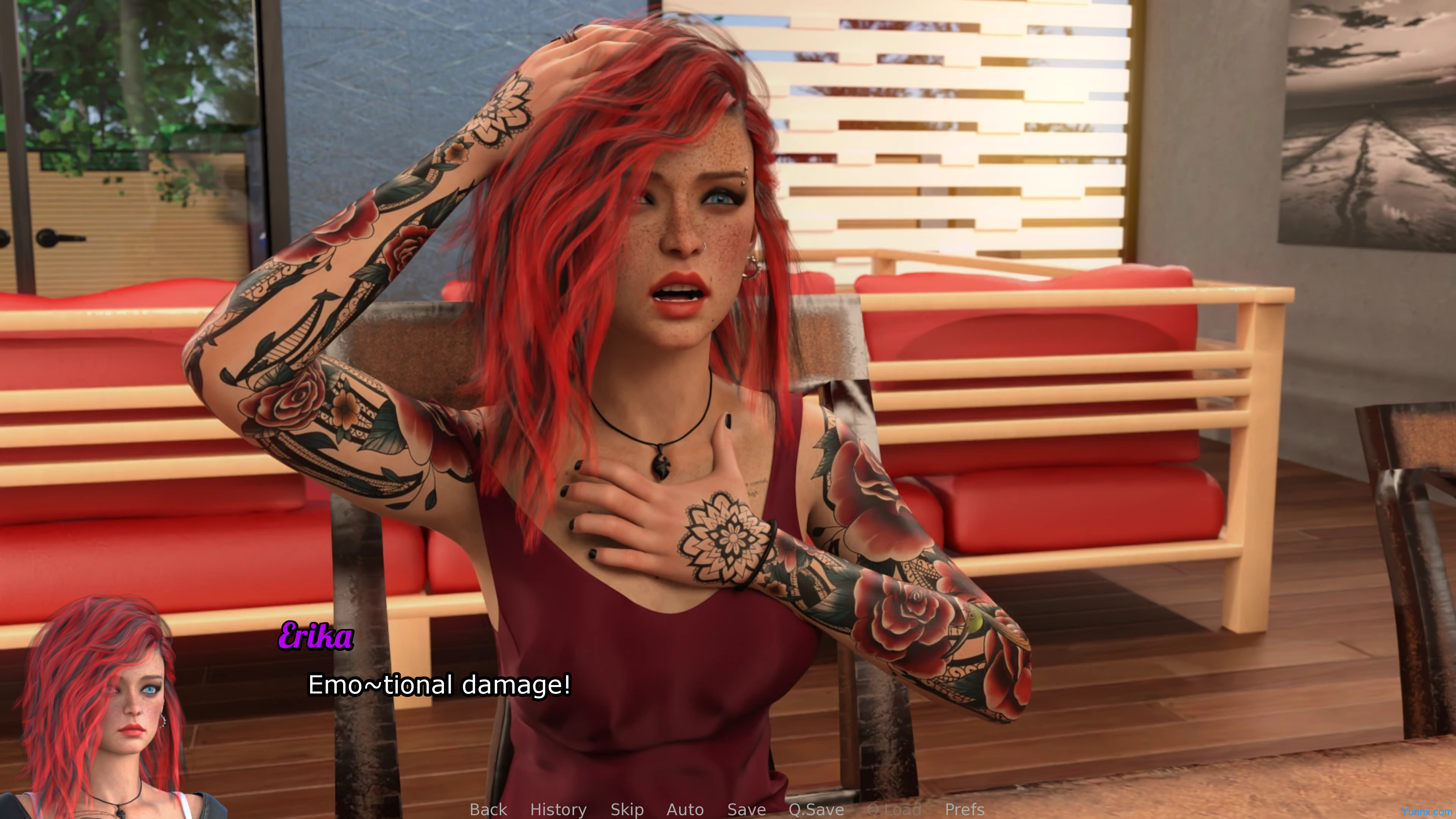Open the Prefs settings menu
The image size is (1456, 819).
pyautogui.click(x=964, y=810)
